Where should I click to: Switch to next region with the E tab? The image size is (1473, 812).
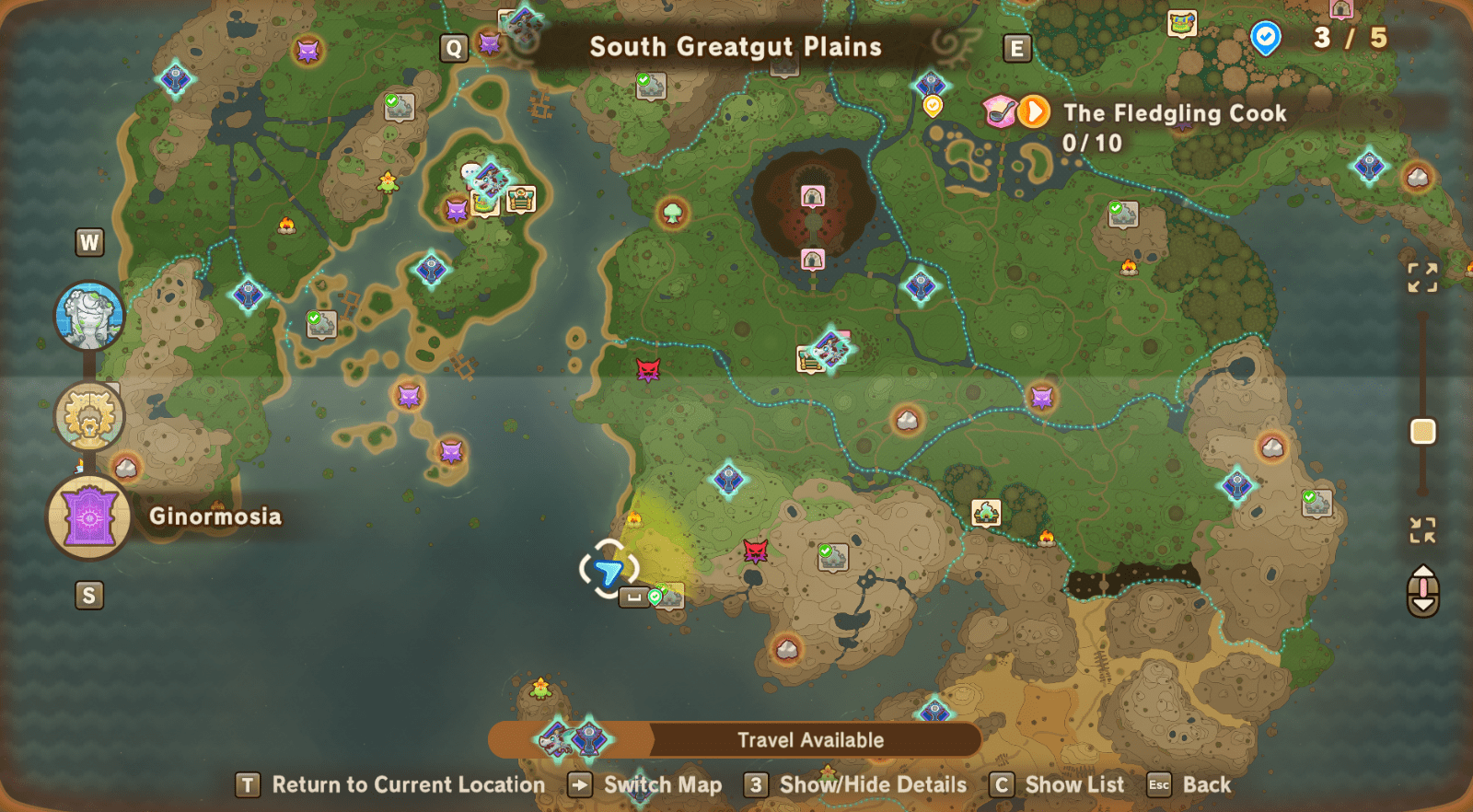click(1017, 48)
